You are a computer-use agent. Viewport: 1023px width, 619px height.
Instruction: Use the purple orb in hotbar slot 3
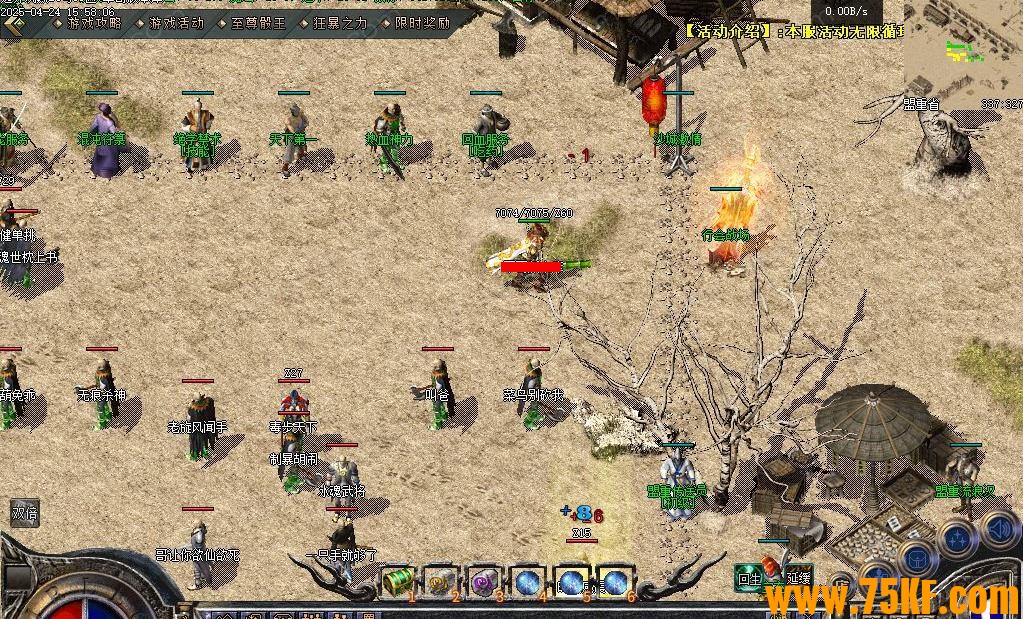(485, 581)
